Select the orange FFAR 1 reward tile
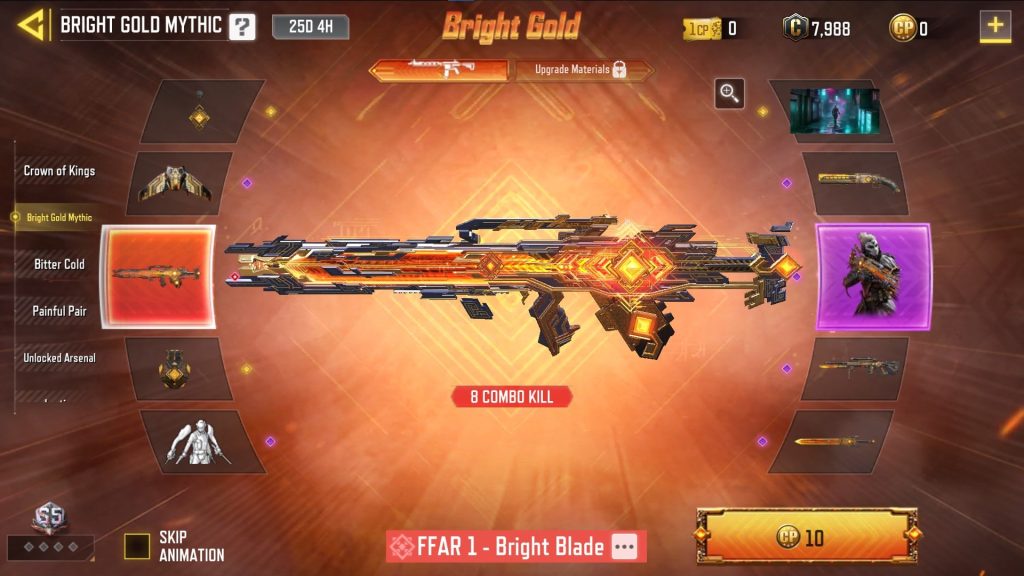The height and width of the screenshot is (576, 1024). 157,276
